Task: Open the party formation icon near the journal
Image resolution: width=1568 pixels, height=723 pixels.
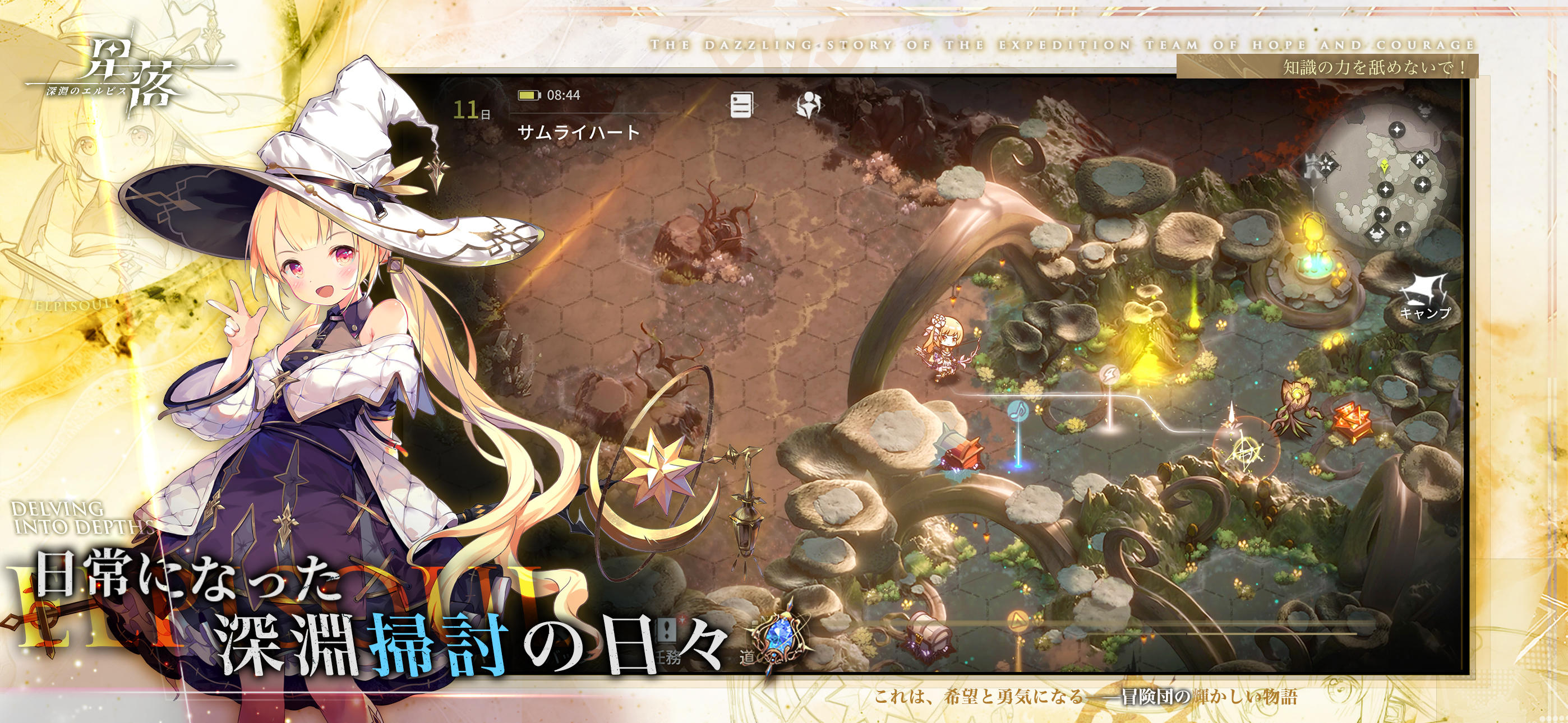Action: (808, 105)
